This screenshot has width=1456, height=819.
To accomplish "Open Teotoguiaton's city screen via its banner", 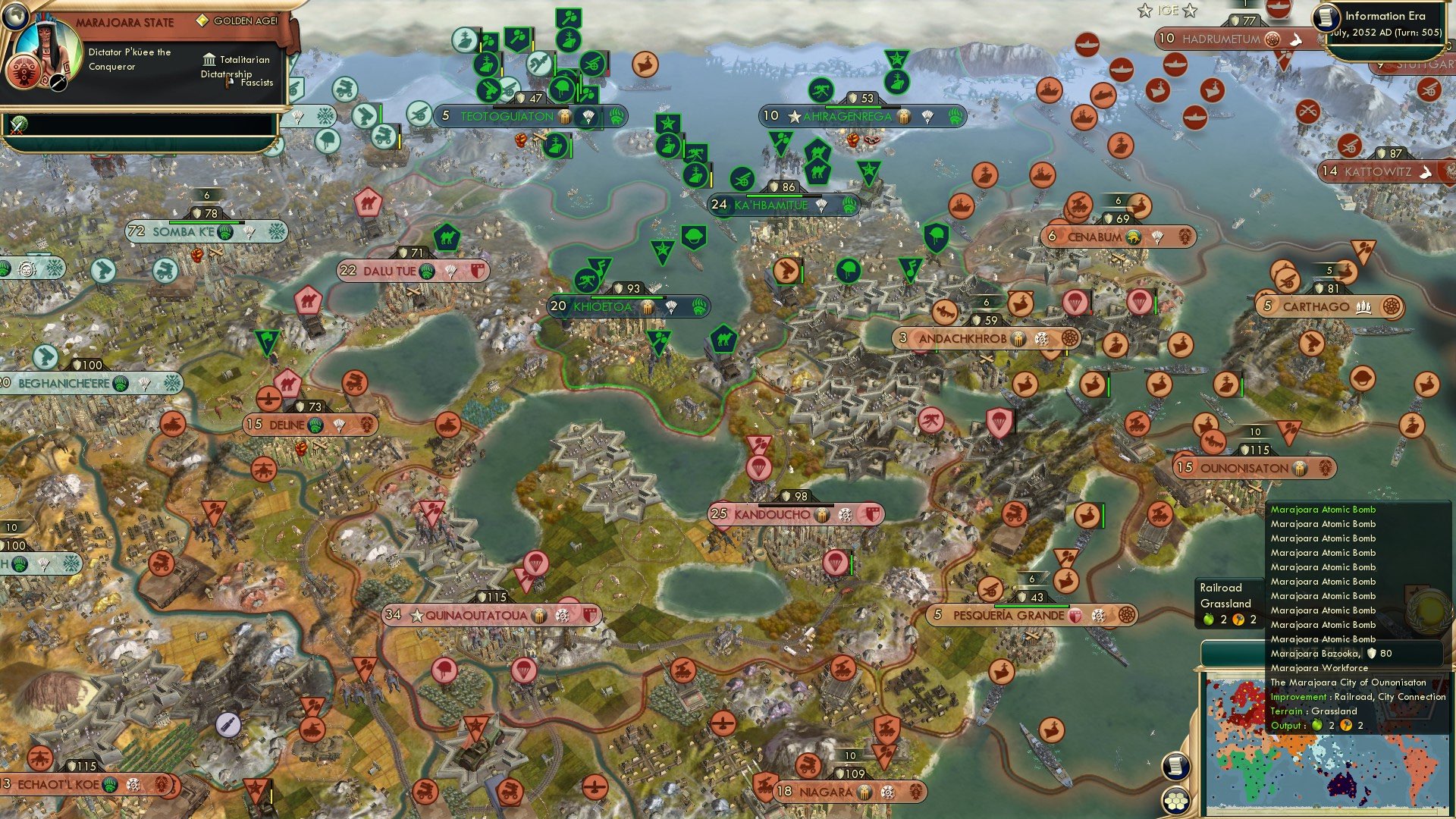I will coord(506,116).
